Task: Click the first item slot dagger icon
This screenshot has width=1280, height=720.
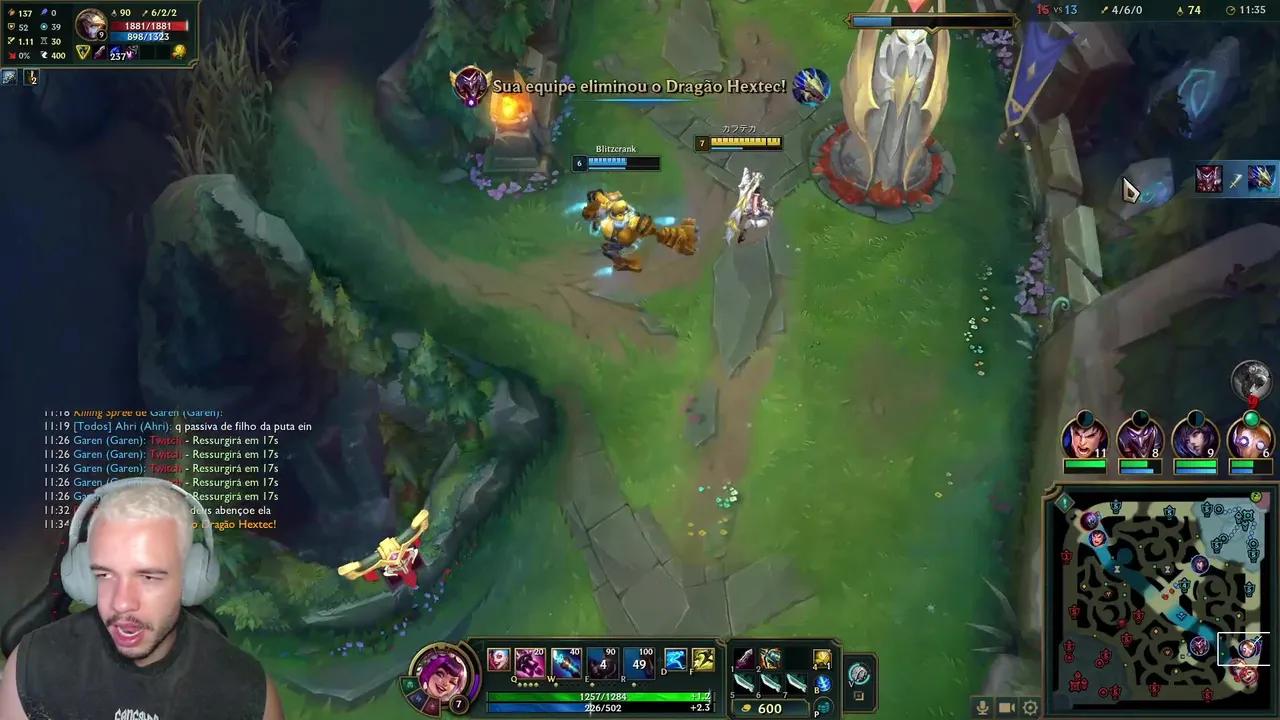Action: coord(744,660)
